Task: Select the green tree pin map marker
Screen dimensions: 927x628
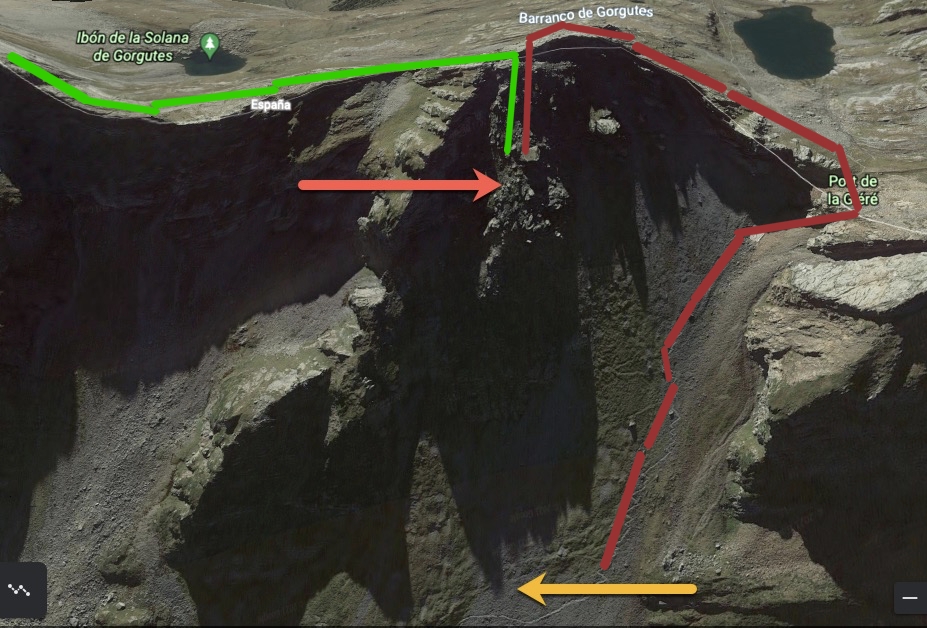Action: point(209,44)
